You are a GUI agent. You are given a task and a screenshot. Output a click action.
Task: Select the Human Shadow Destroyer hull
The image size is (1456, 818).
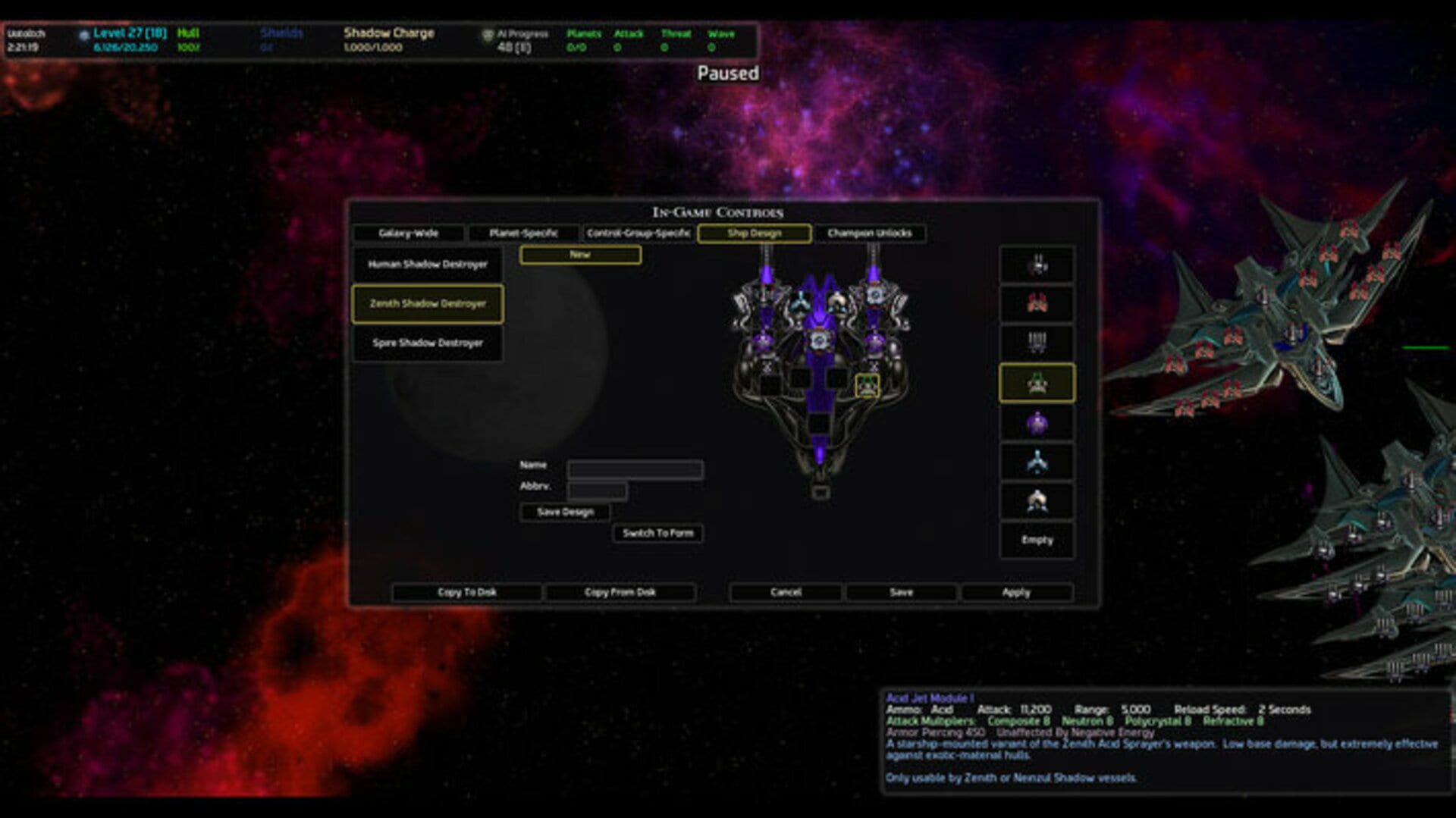[427, 264]
